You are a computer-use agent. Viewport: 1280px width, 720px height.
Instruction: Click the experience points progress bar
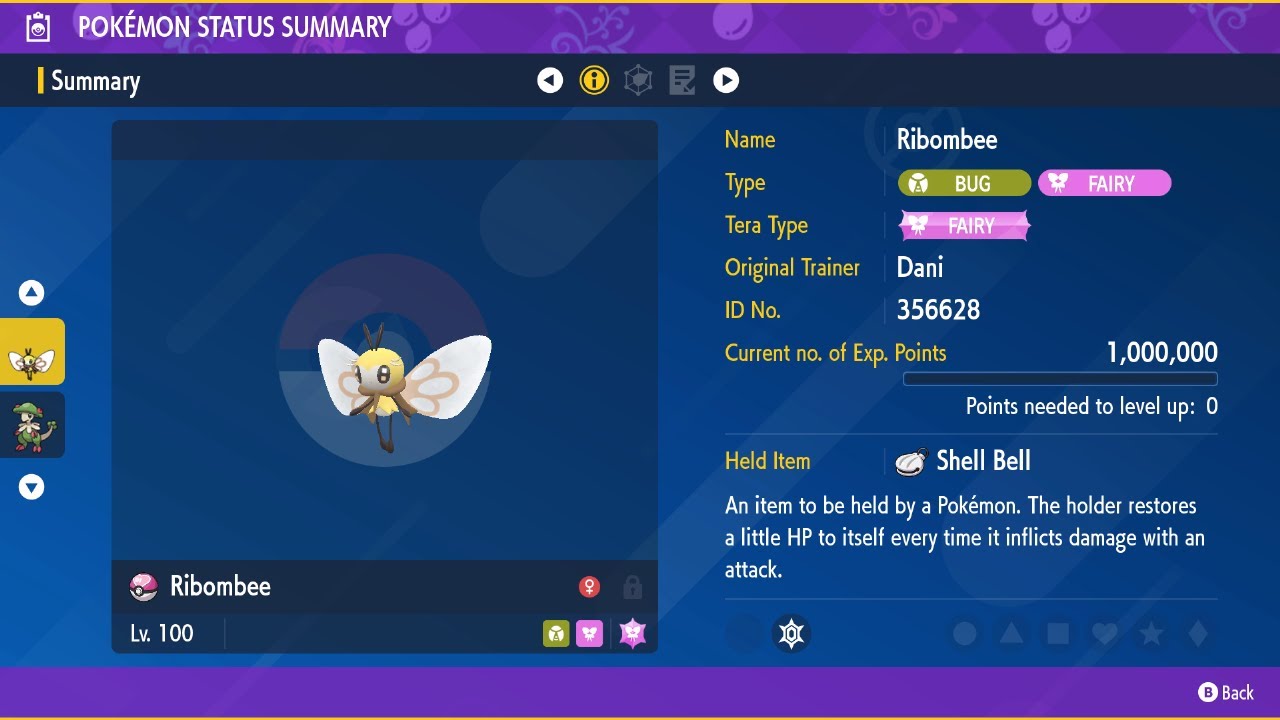click(1060, 379)
